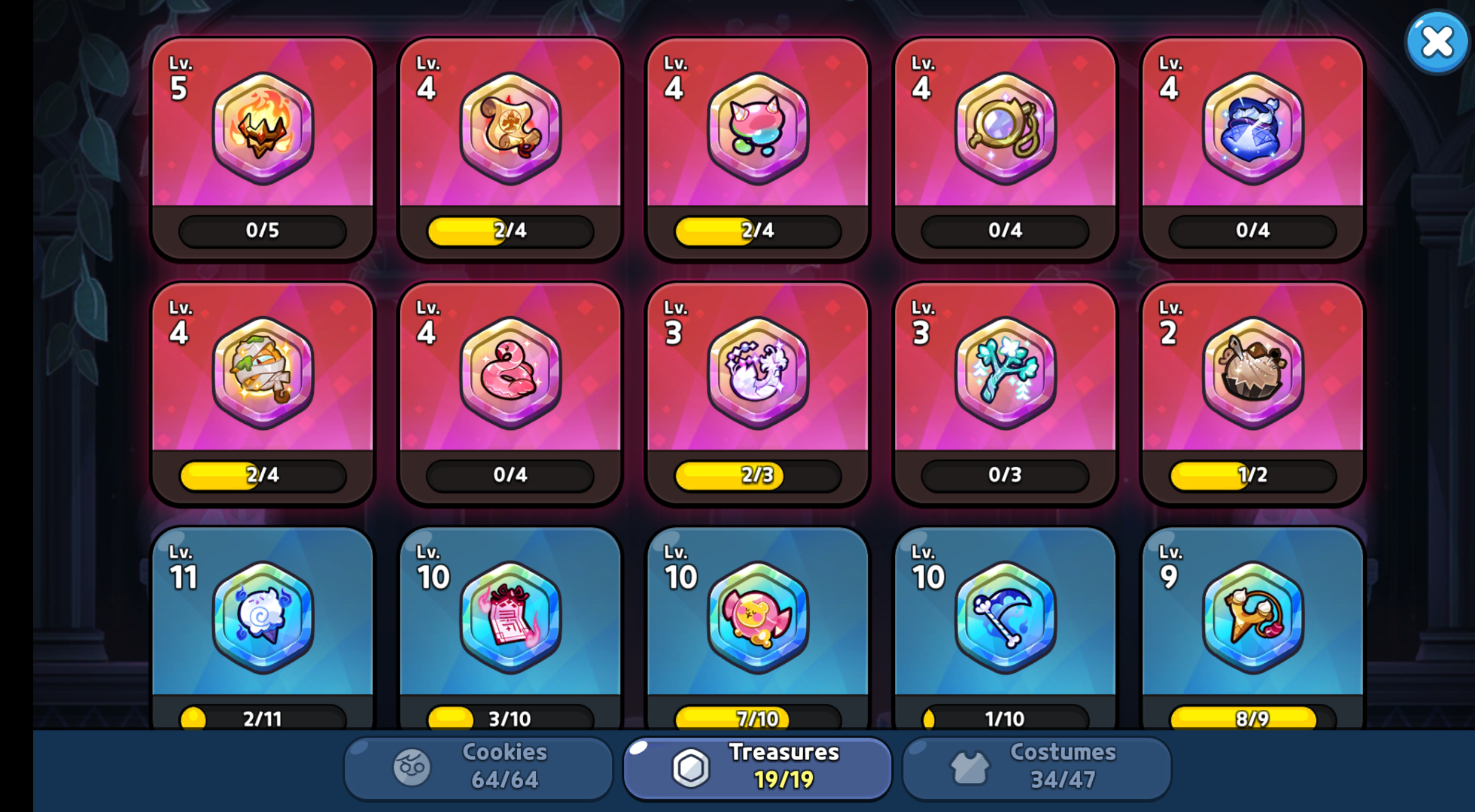The height and width of the screenshot is (812, 1475).
Task: Open the level 11 ice cream cone treasure
Action: click(262, 629)
